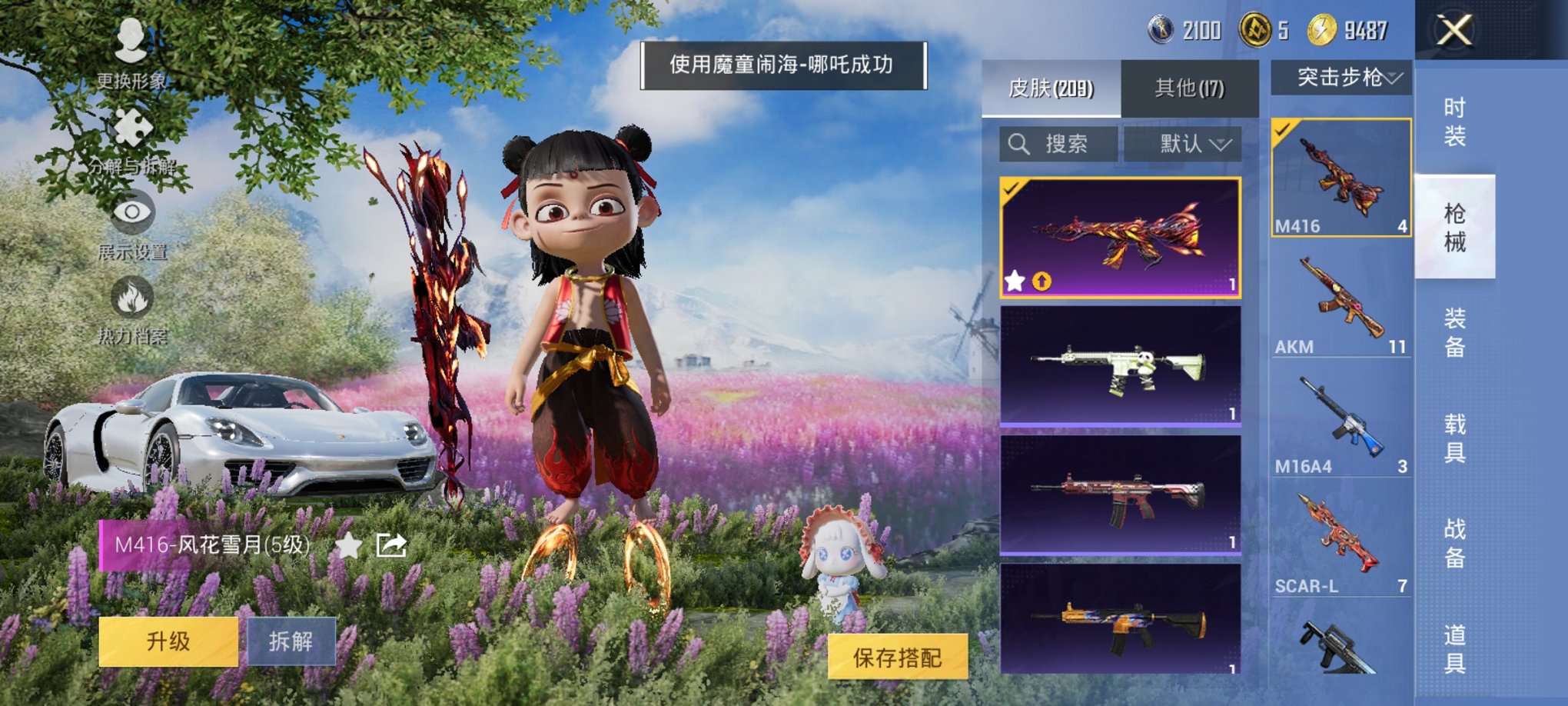The image size is (1568, 706).
Task: Open the 时装 category tab
Action: (x=1456, y=119)
